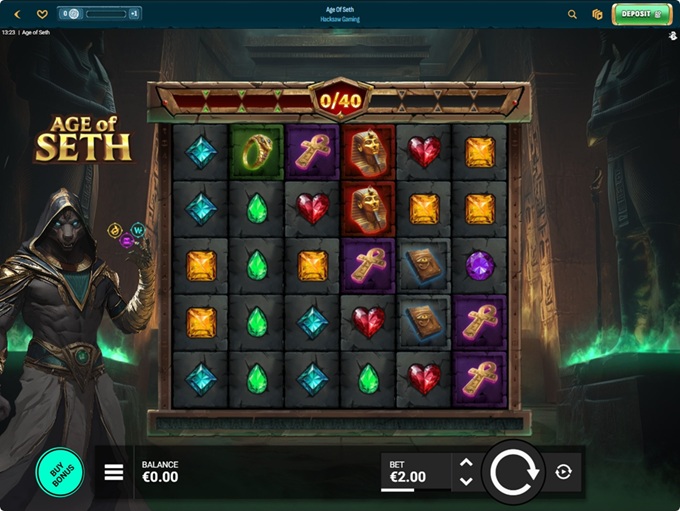
Task: Decrease the bet with the down arrow
Action: (x=465, y=481)
